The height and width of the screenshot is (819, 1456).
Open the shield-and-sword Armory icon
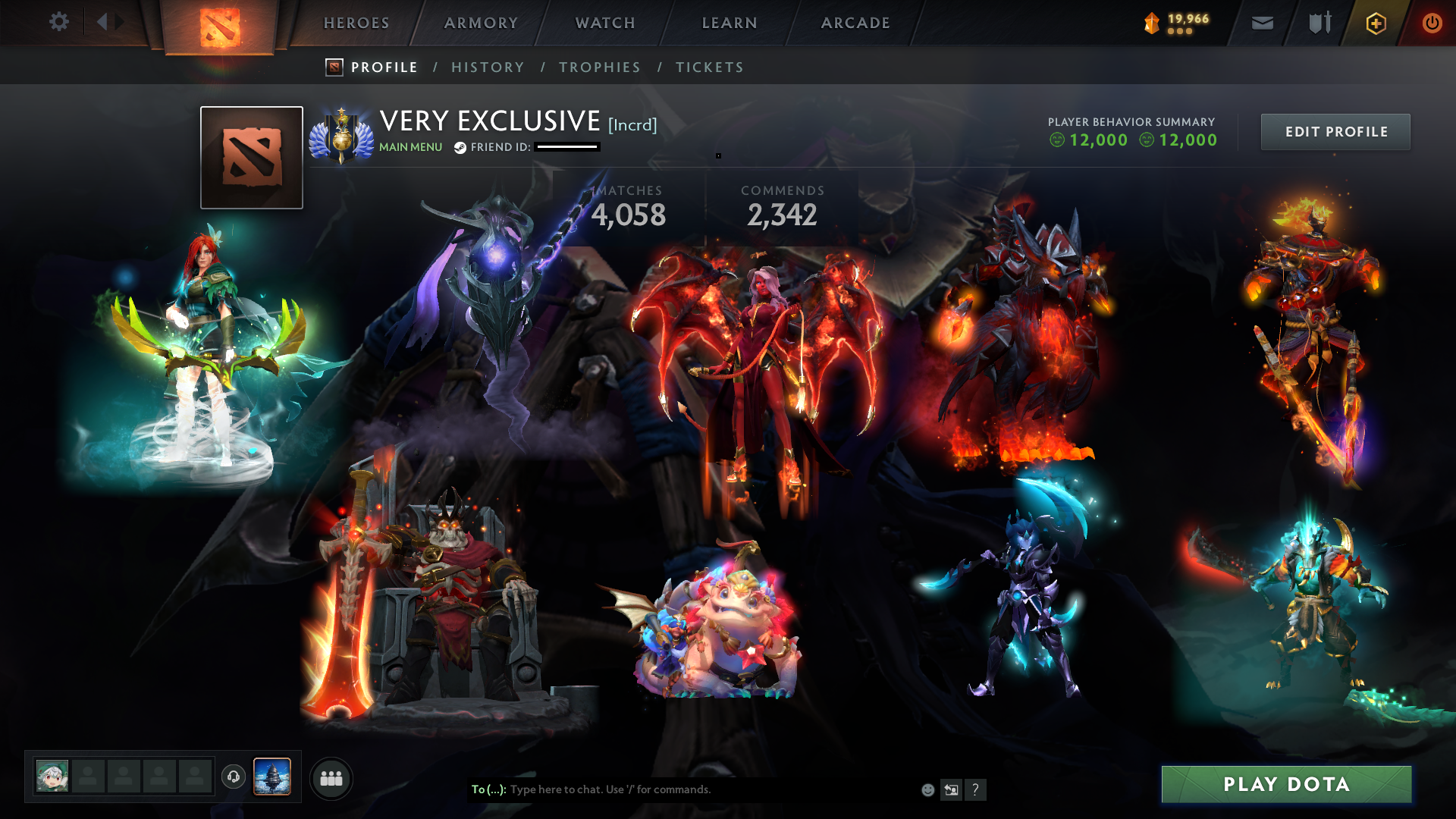[1318, 23]
